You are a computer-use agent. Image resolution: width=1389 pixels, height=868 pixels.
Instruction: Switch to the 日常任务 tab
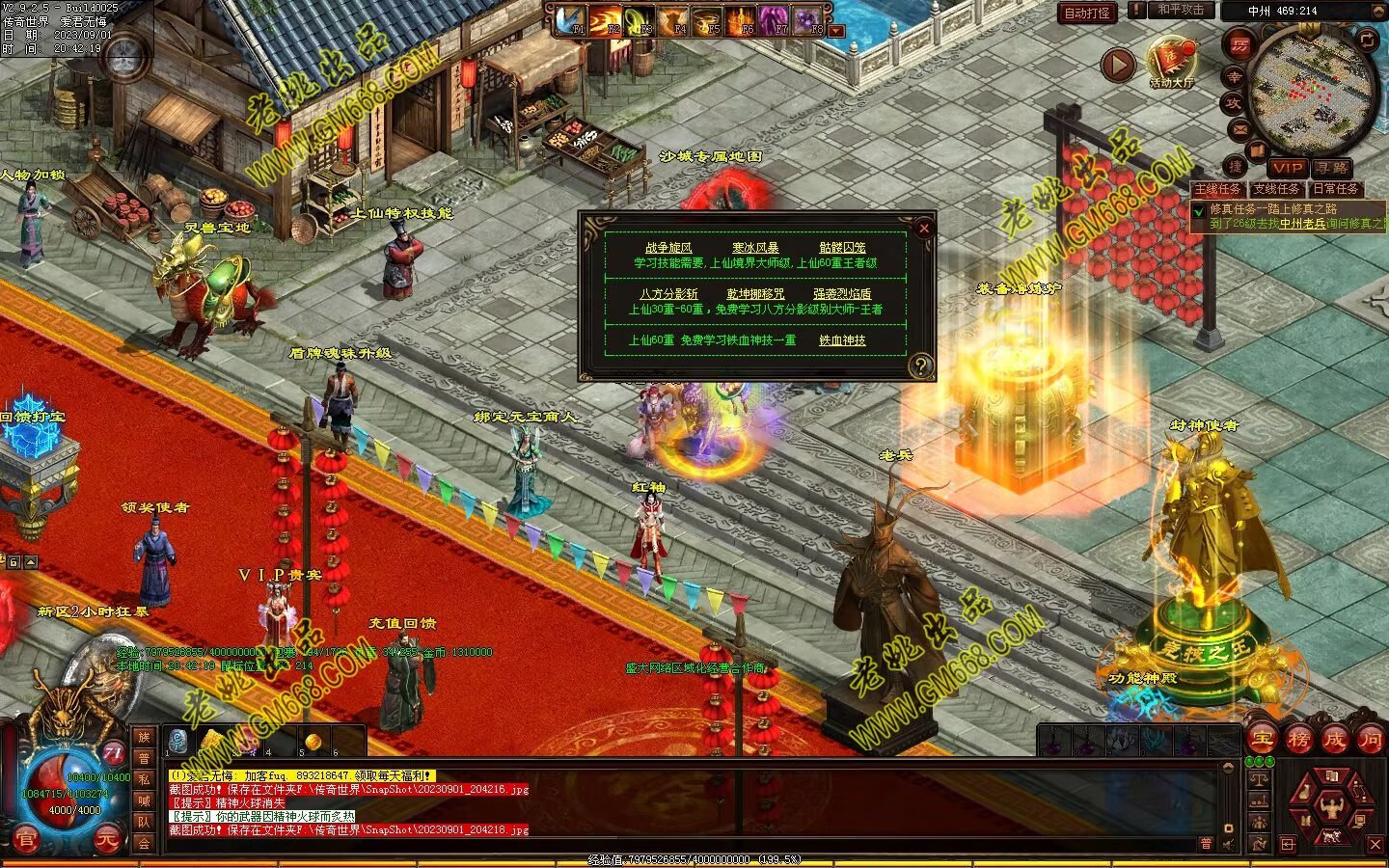click(1335, 189)
